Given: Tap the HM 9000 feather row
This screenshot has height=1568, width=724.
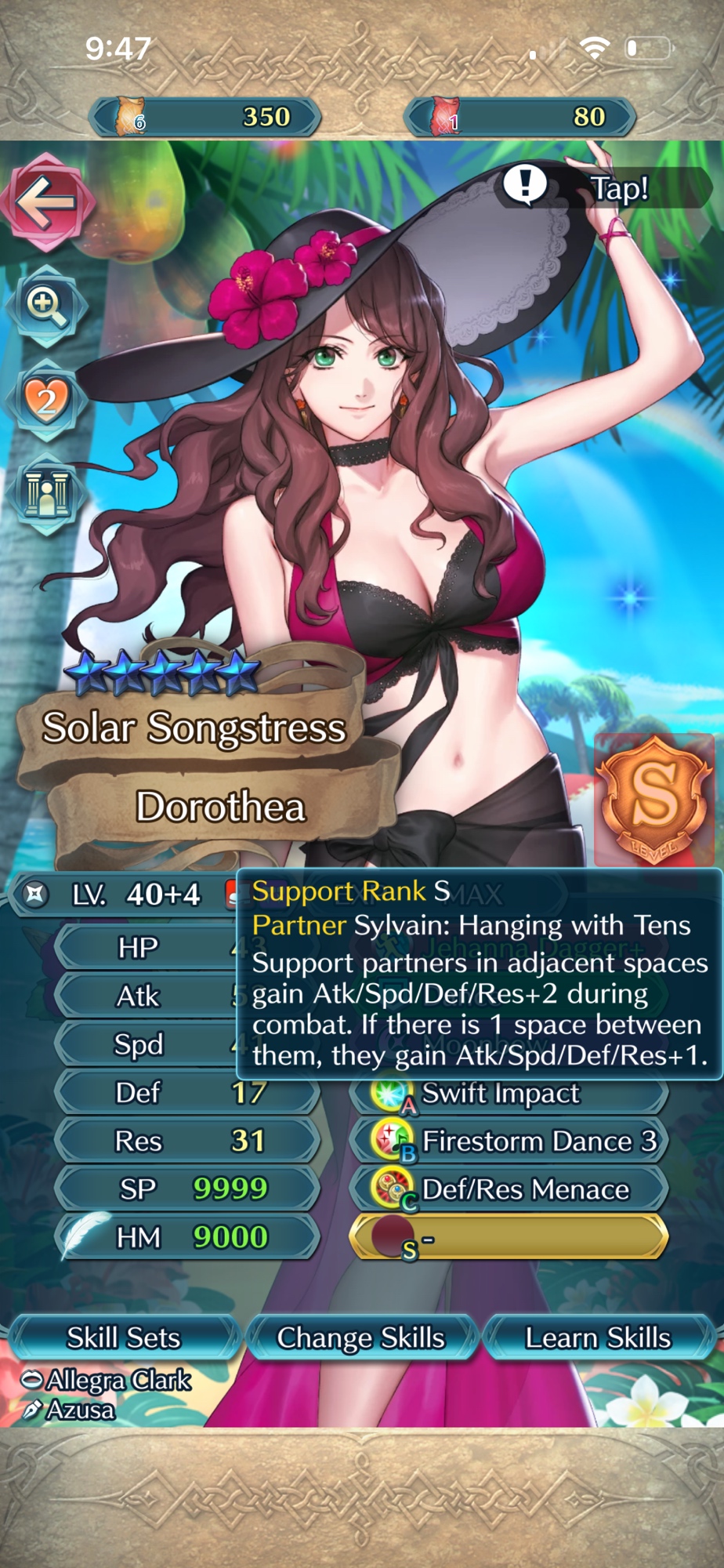Looking at the screenshot, I should pyautogui.click(x=186, y=1238).
